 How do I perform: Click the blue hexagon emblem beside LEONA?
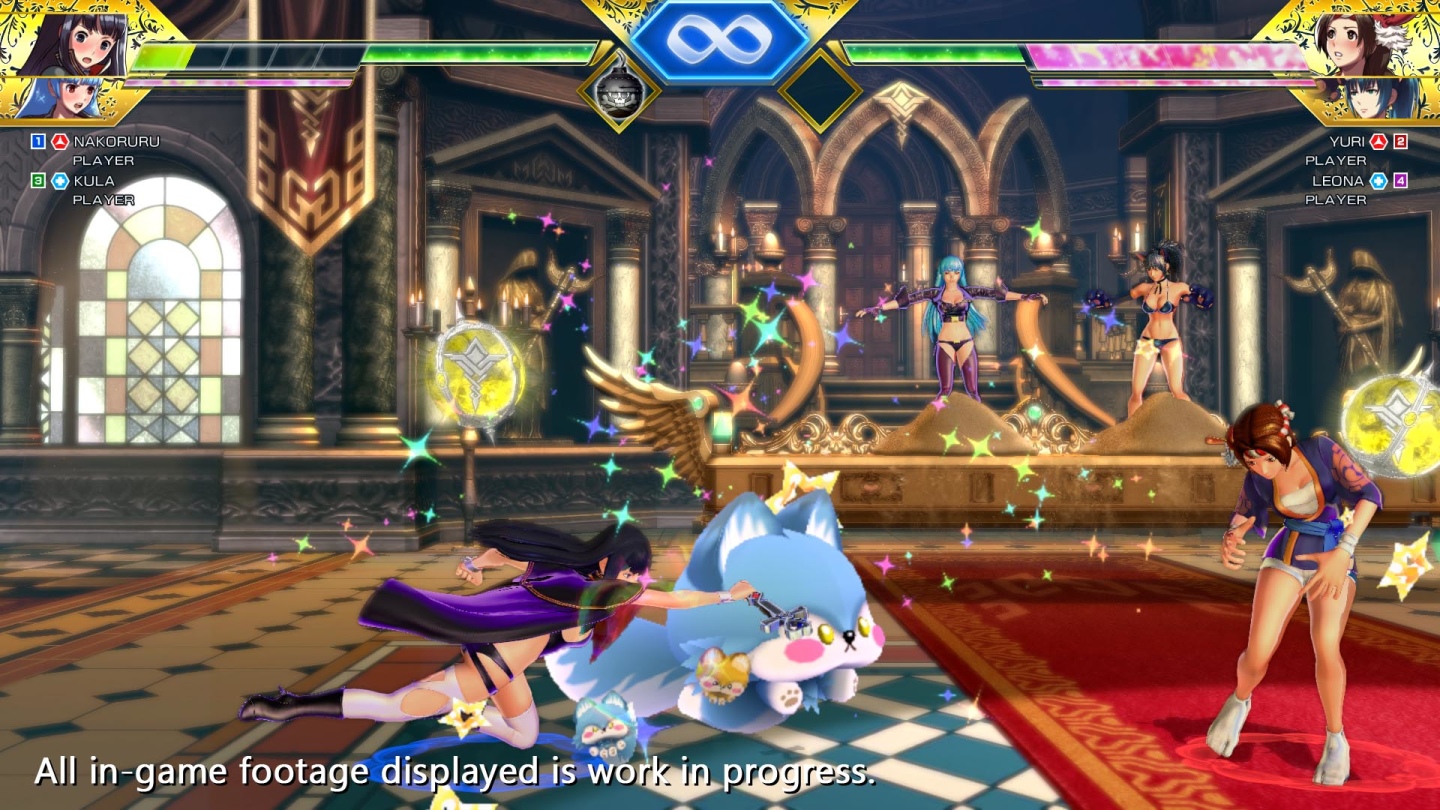tap(1378, 180)
